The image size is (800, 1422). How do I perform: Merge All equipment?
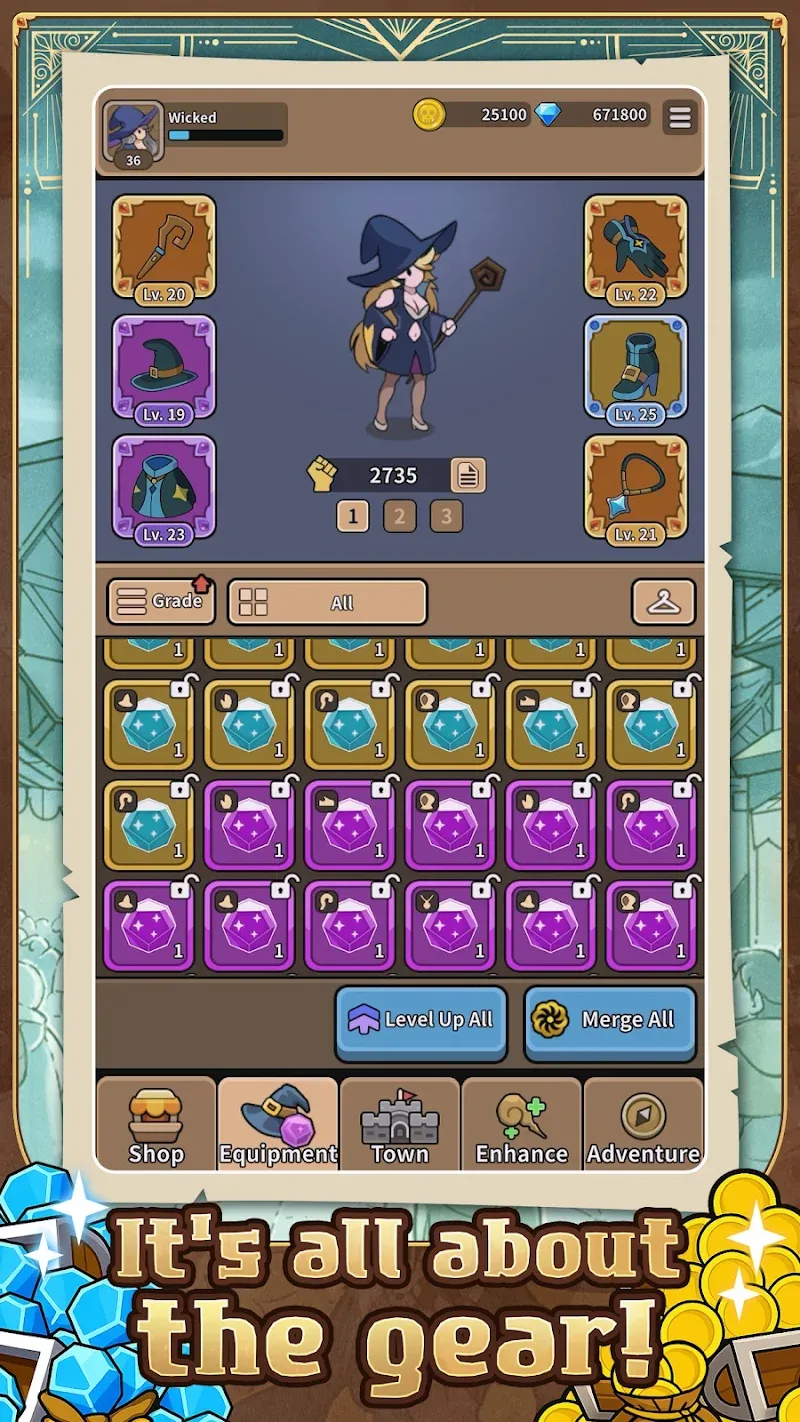coord(610,1021)
